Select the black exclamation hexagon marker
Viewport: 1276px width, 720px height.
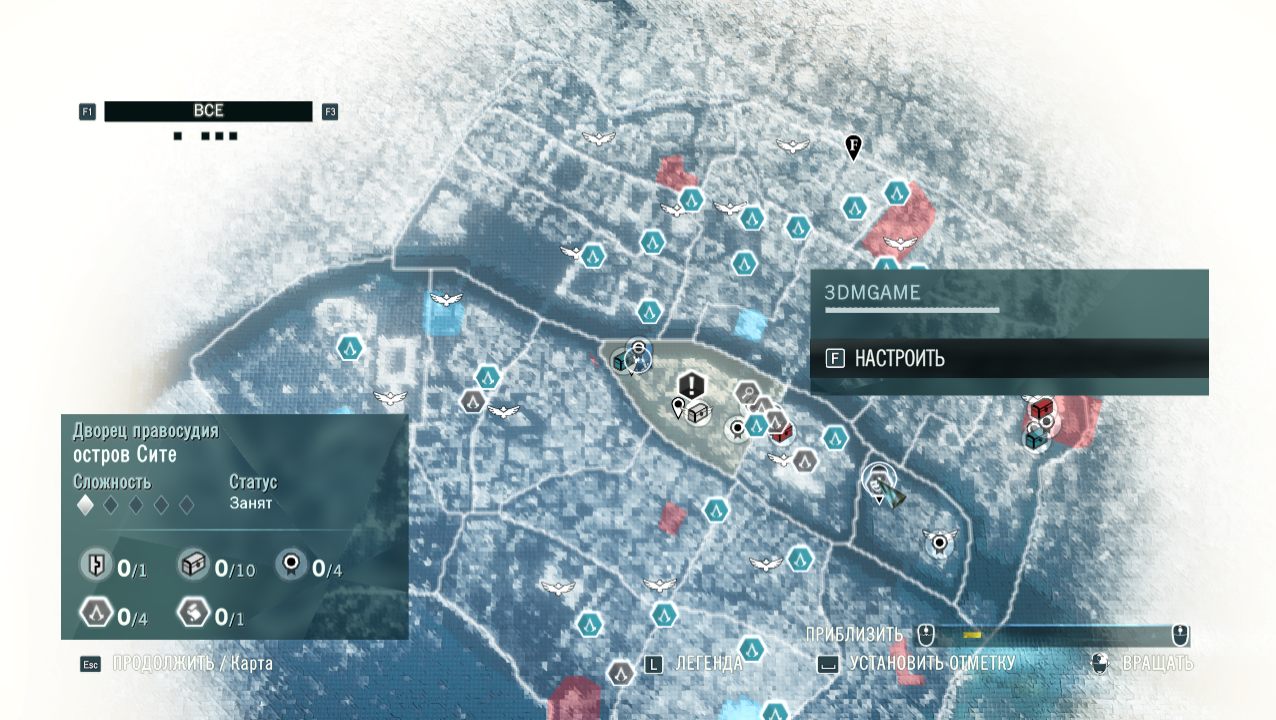point(691,385)
